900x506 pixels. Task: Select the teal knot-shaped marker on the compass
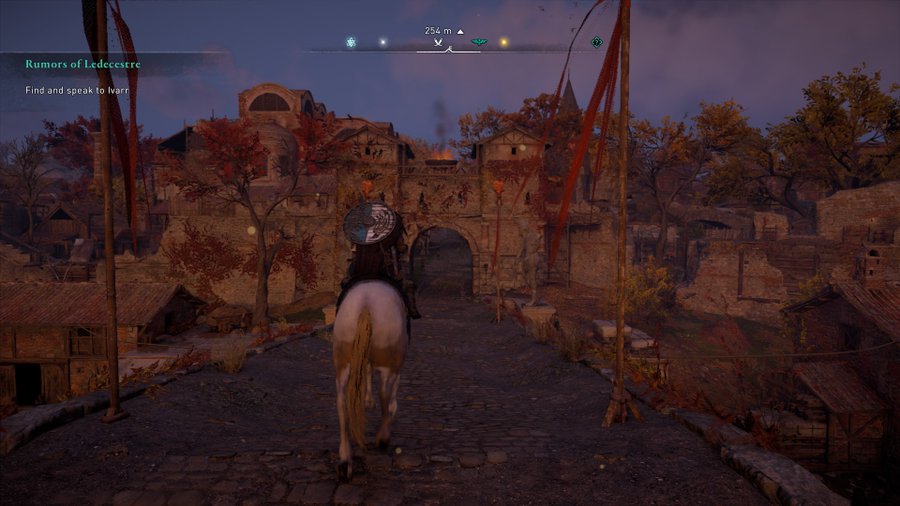coord(351,42)
